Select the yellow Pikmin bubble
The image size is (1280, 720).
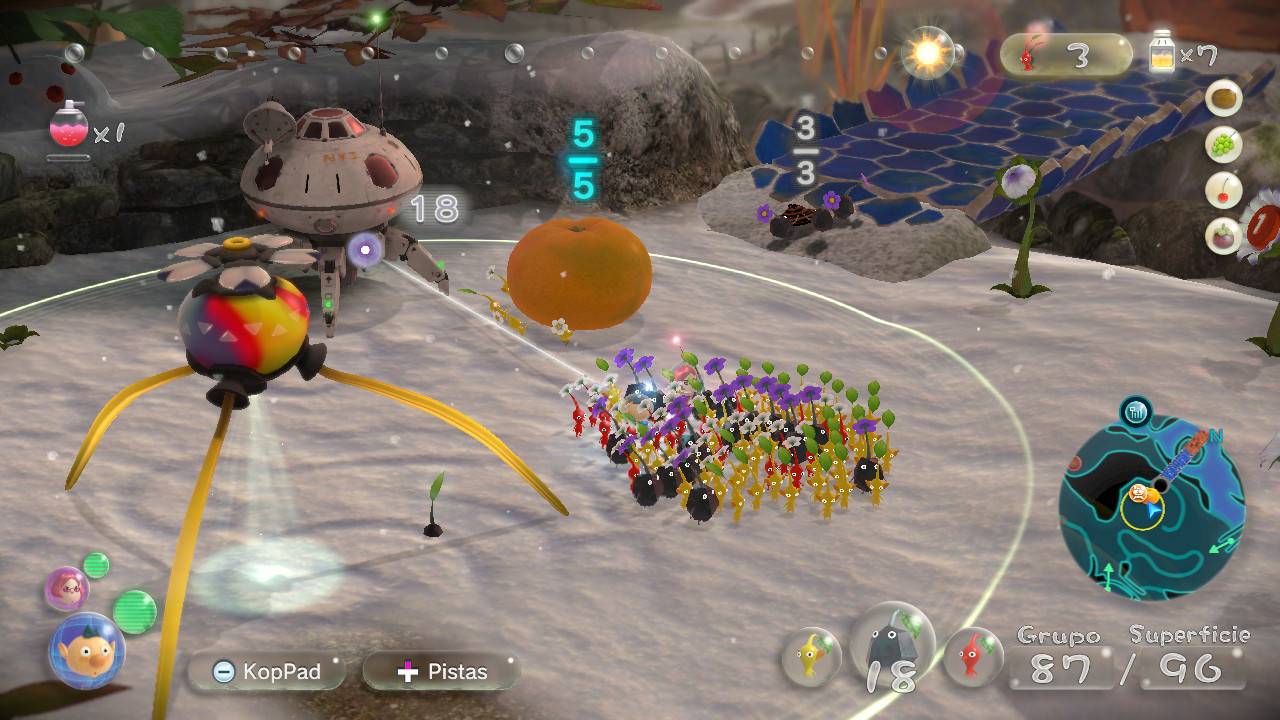809,655
